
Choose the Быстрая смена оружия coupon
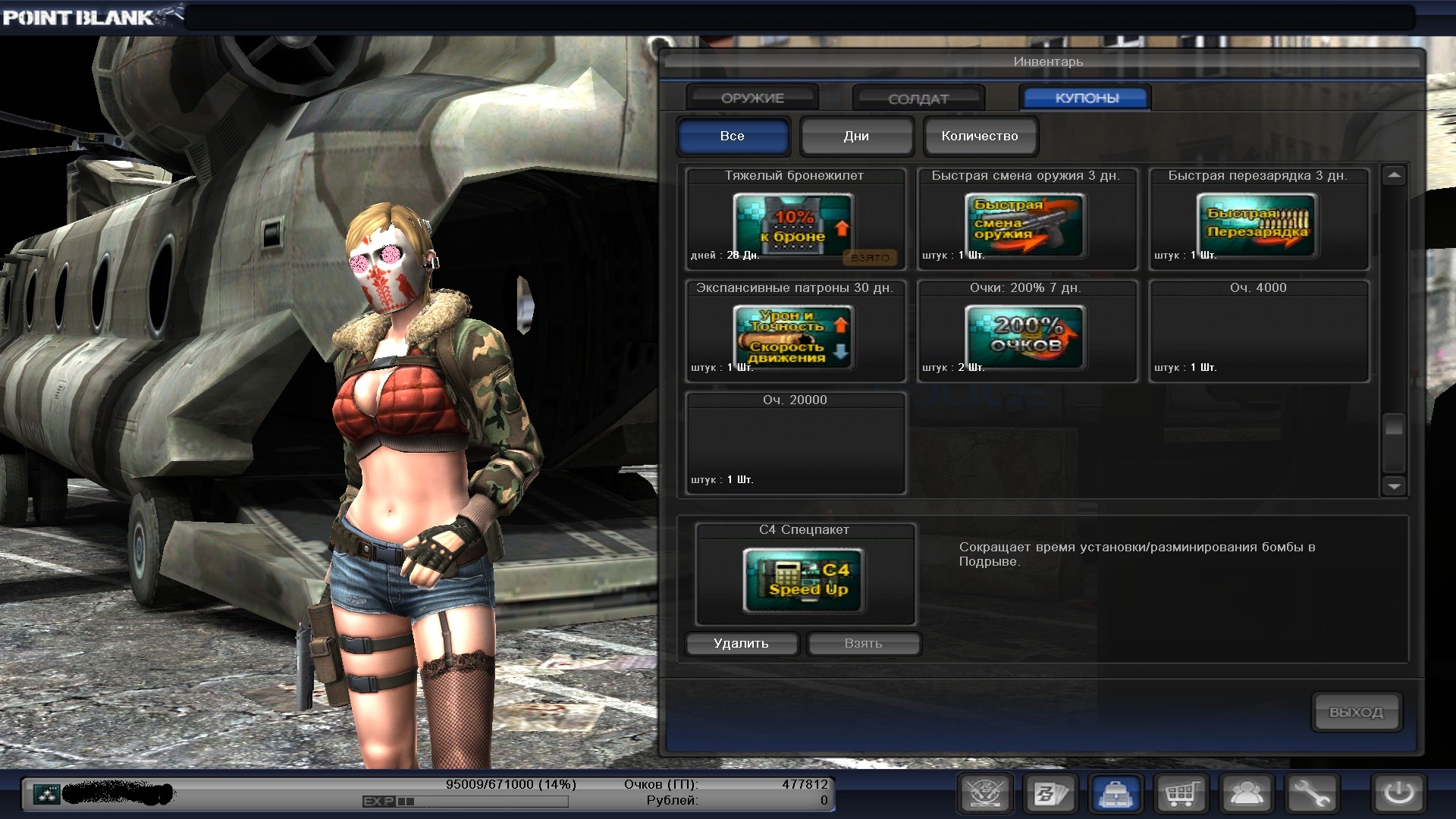(1025, 226)
